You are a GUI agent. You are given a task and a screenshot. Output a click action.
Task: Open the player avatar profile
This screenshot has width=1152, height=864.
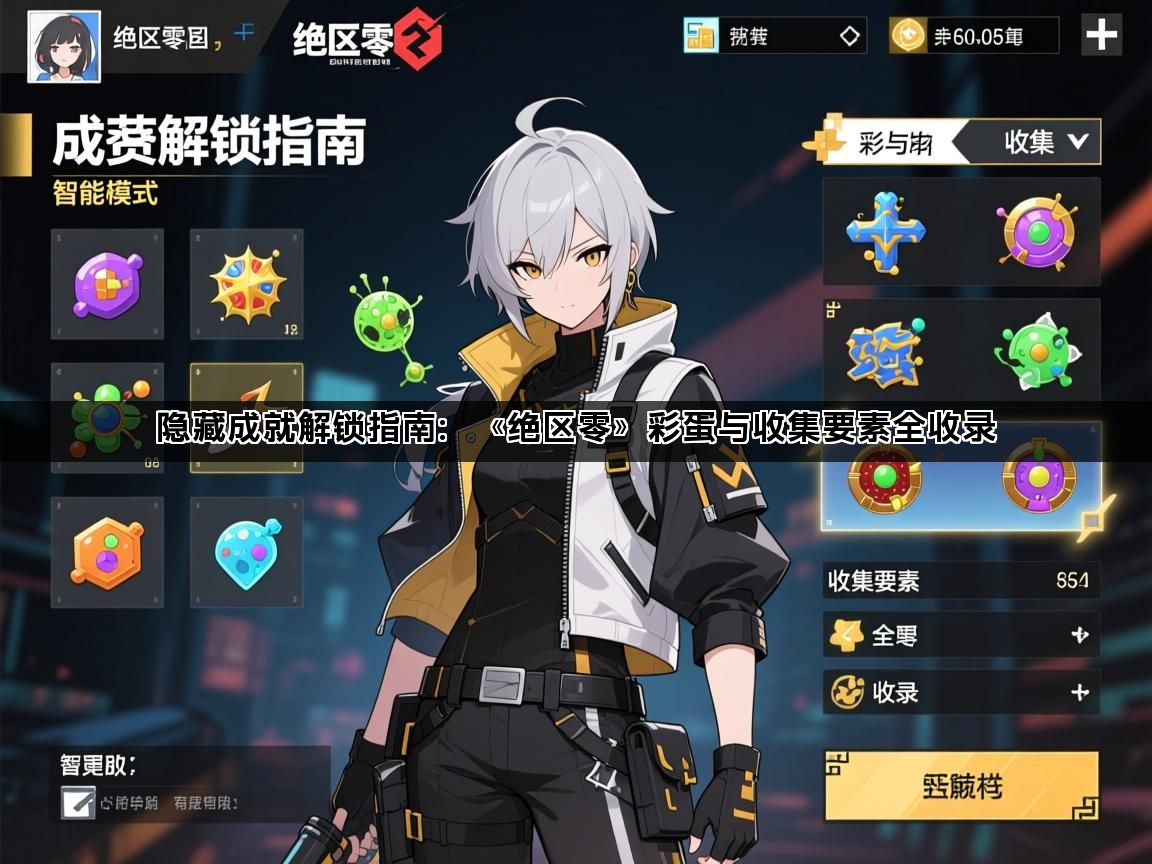(63, 46)
